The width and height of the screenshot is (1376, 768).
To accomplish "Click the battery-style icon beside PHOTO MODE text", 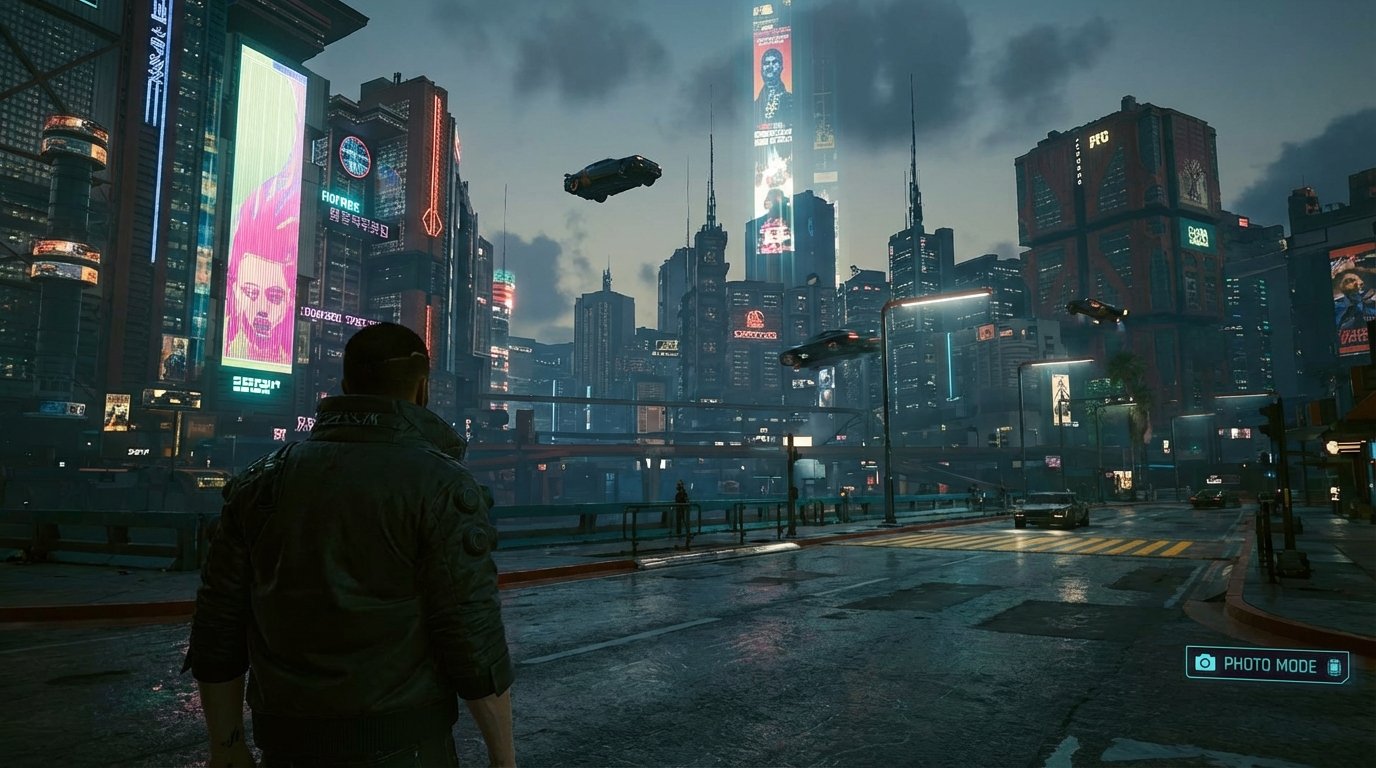I will pyautogui.click(x=1334, y=665).
